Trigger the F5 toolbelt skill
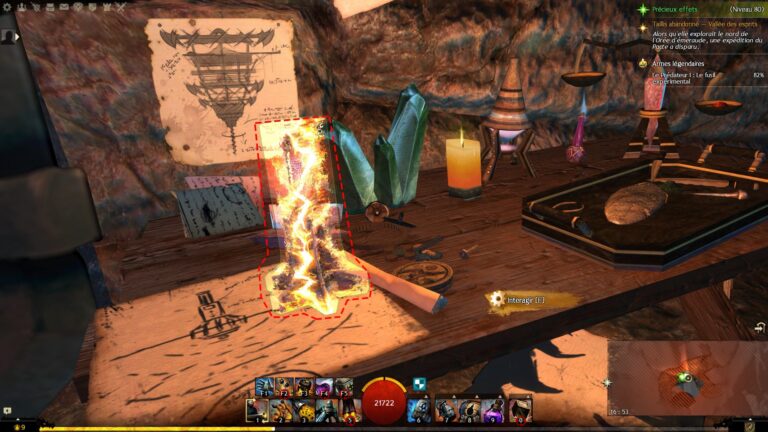Viewport: 768px width, 432px height. [344, 387]
